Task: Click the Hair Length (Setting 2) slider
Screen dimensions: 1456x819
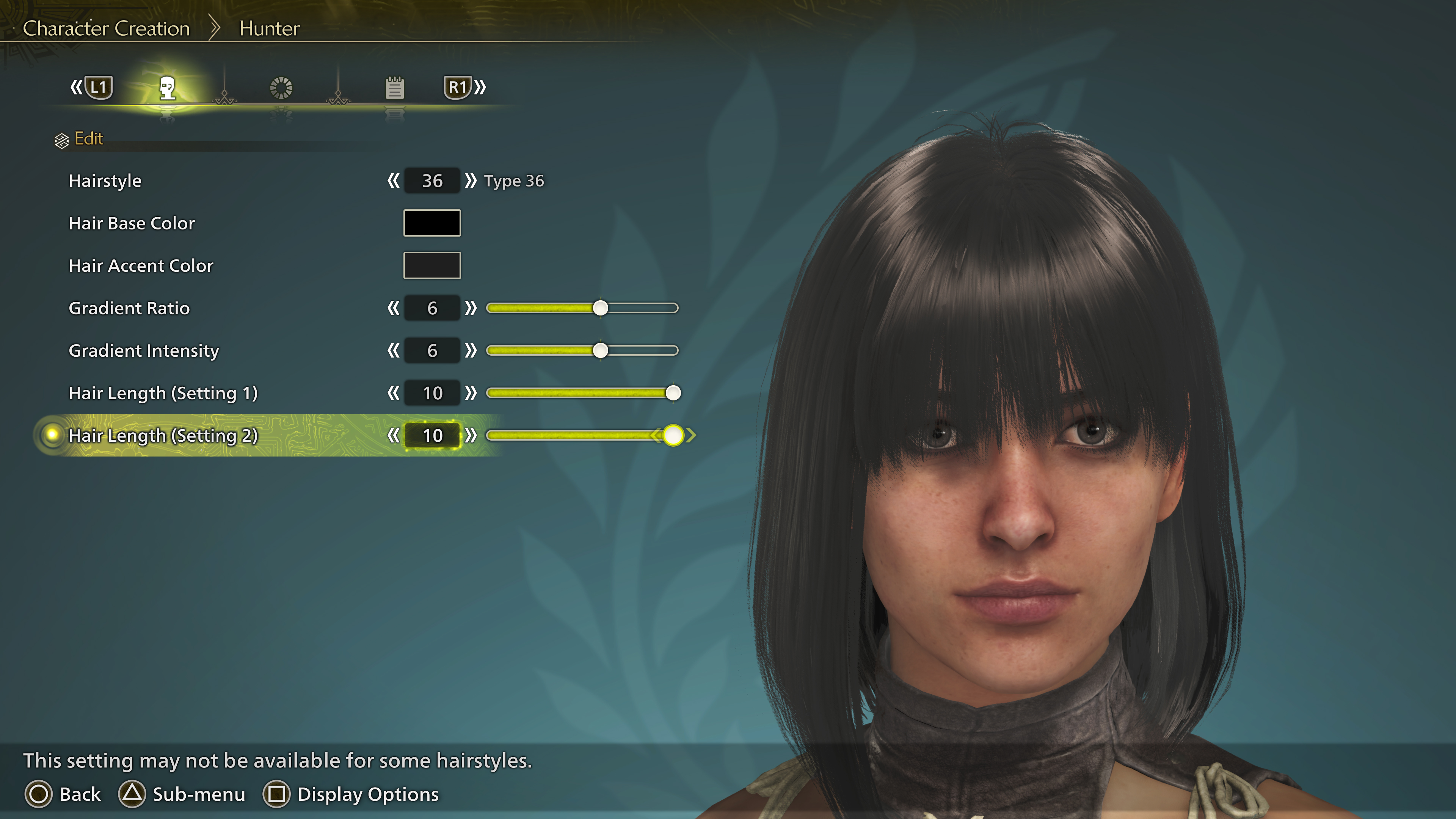Action: [x=582, y=435]
